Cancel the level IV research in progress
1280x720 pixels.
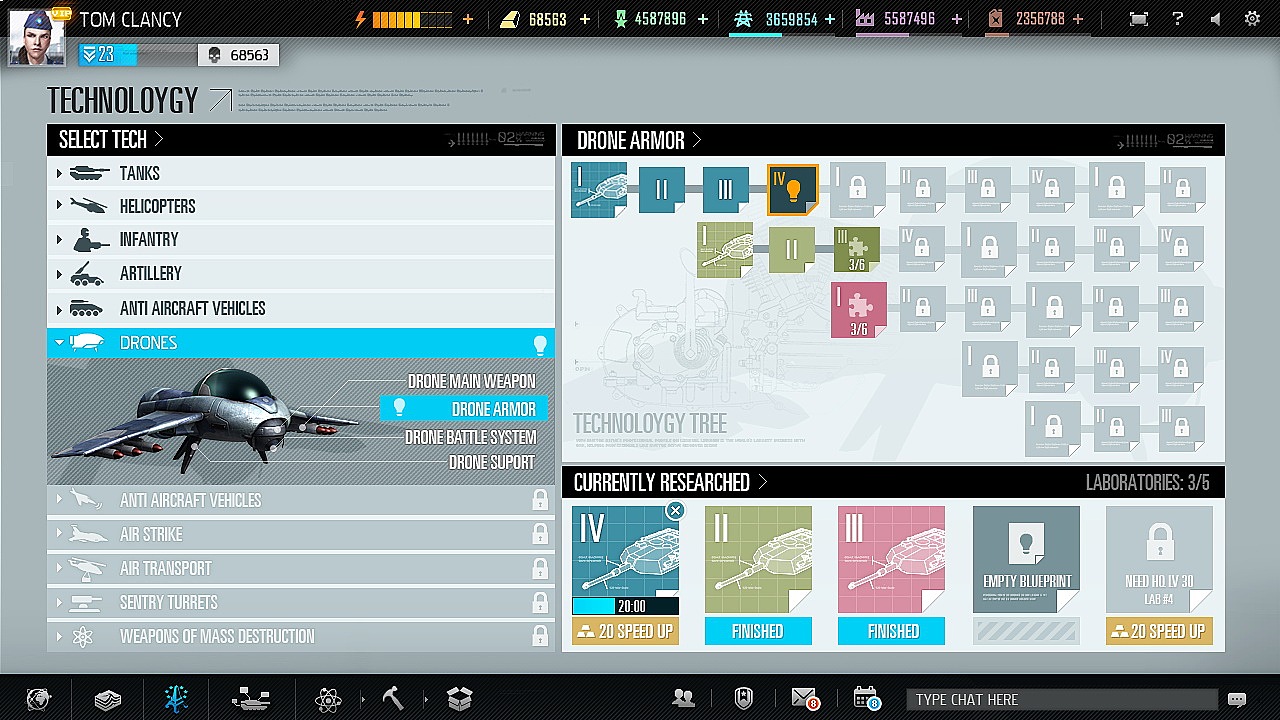(675, 511)
